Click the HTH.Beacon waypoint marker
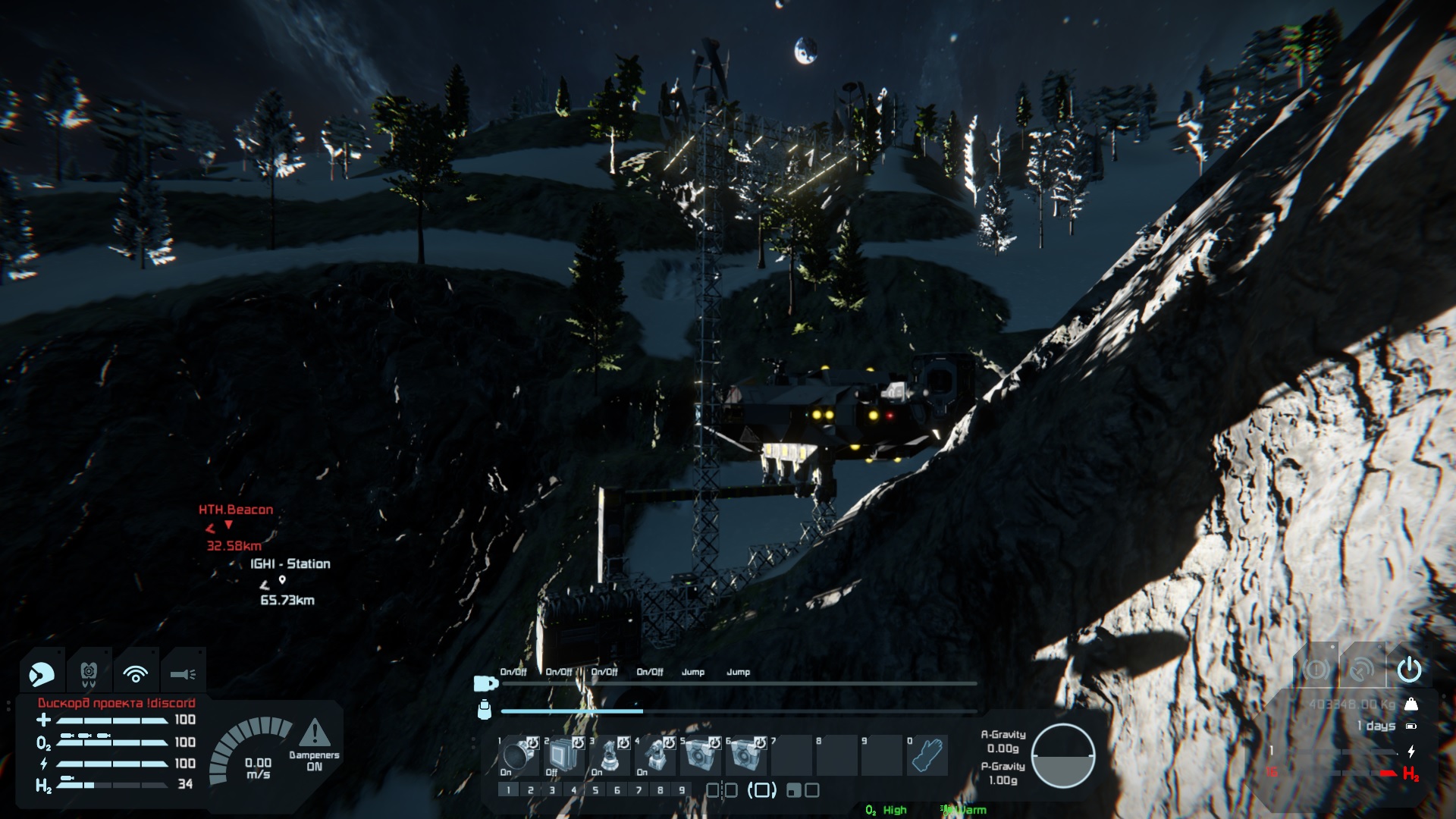Screen dimensions: 1456x819 point(228,524)
